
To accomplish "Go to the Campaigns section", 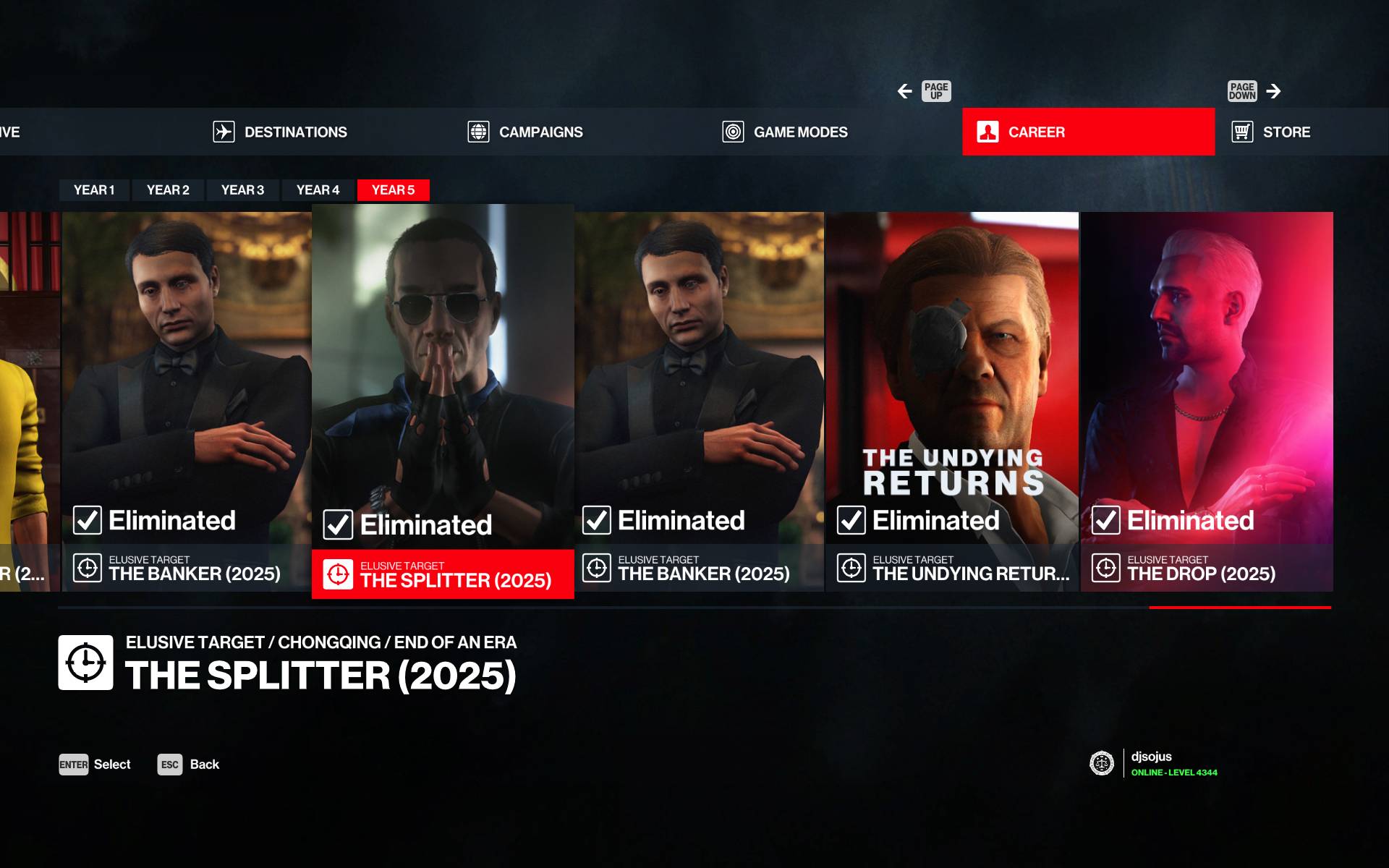I will click(526, 132).
